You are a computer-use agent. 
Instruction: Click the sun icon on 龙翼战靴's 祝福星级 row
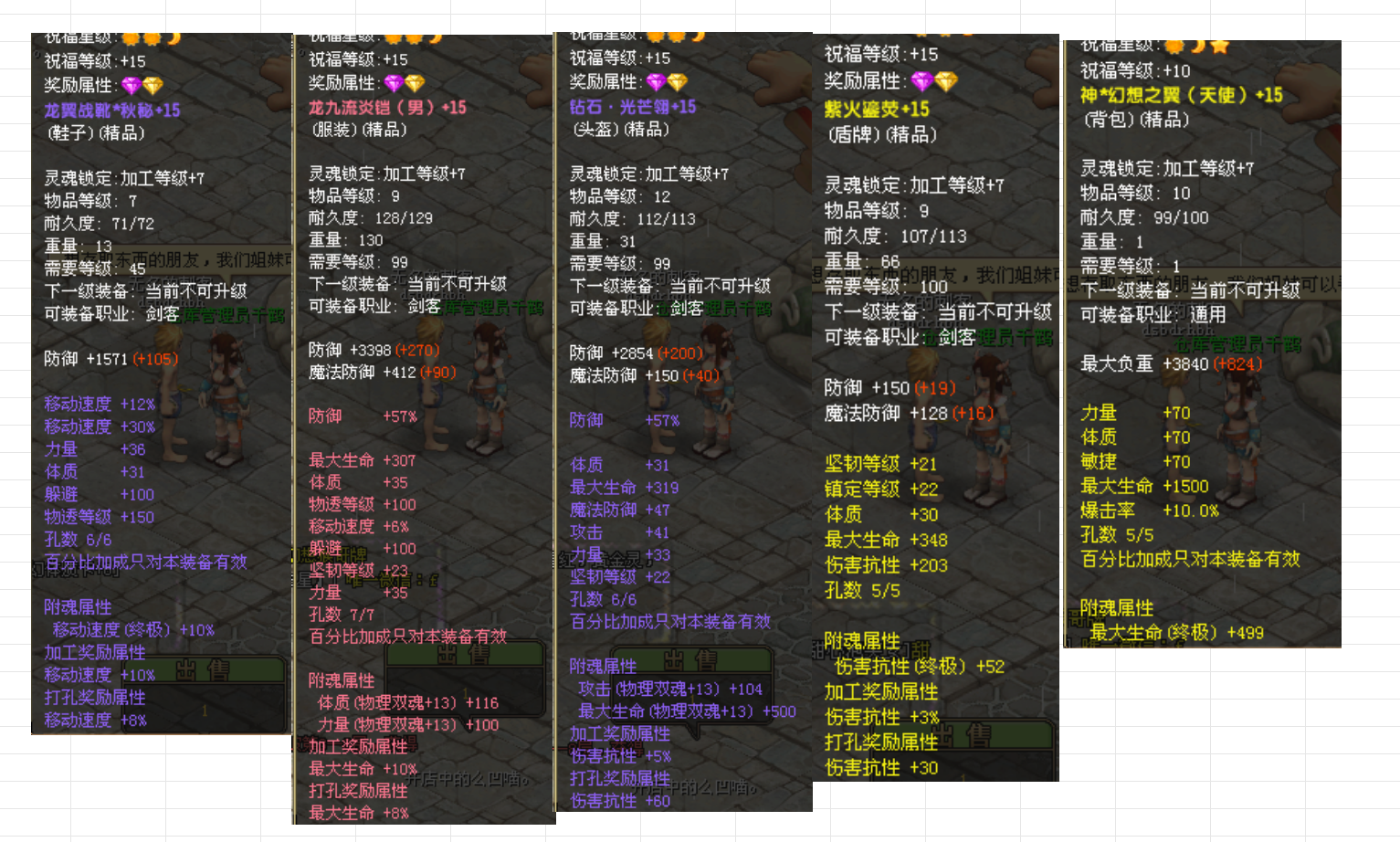coord(132,40)
